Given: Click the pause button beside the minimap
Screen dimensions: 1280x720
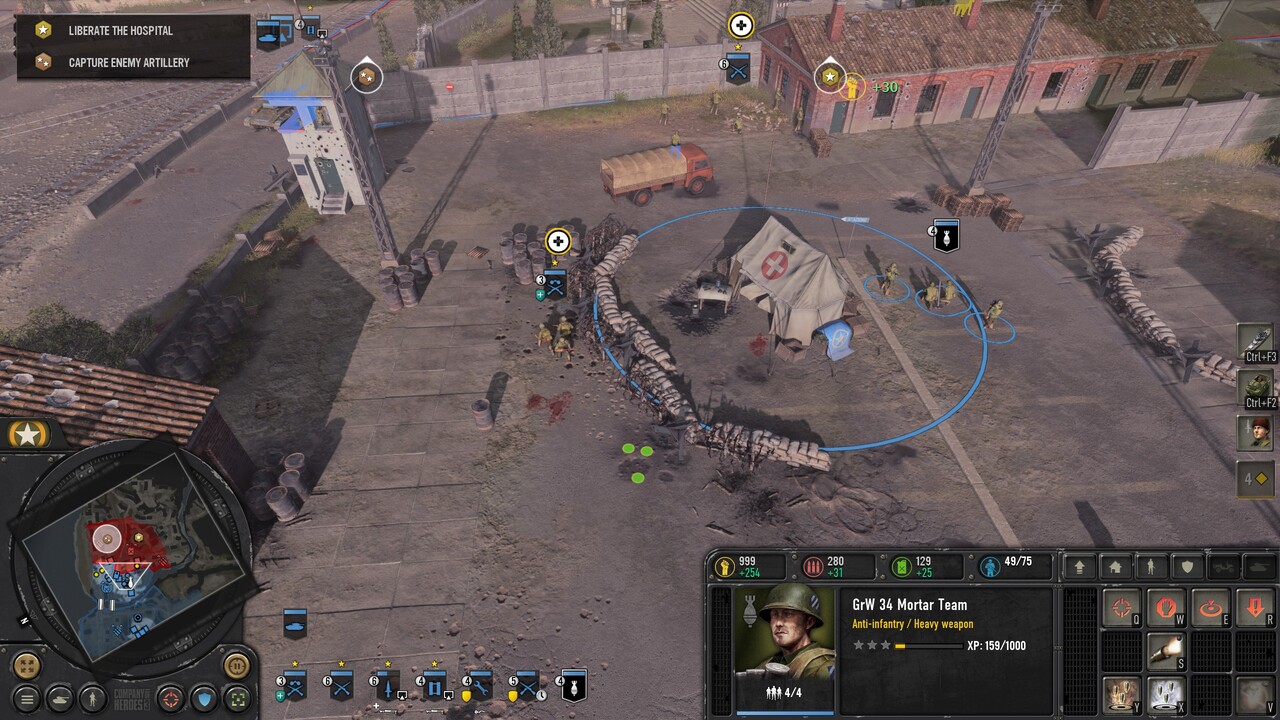Looking at the screenshot, I should tap(236, 665).
